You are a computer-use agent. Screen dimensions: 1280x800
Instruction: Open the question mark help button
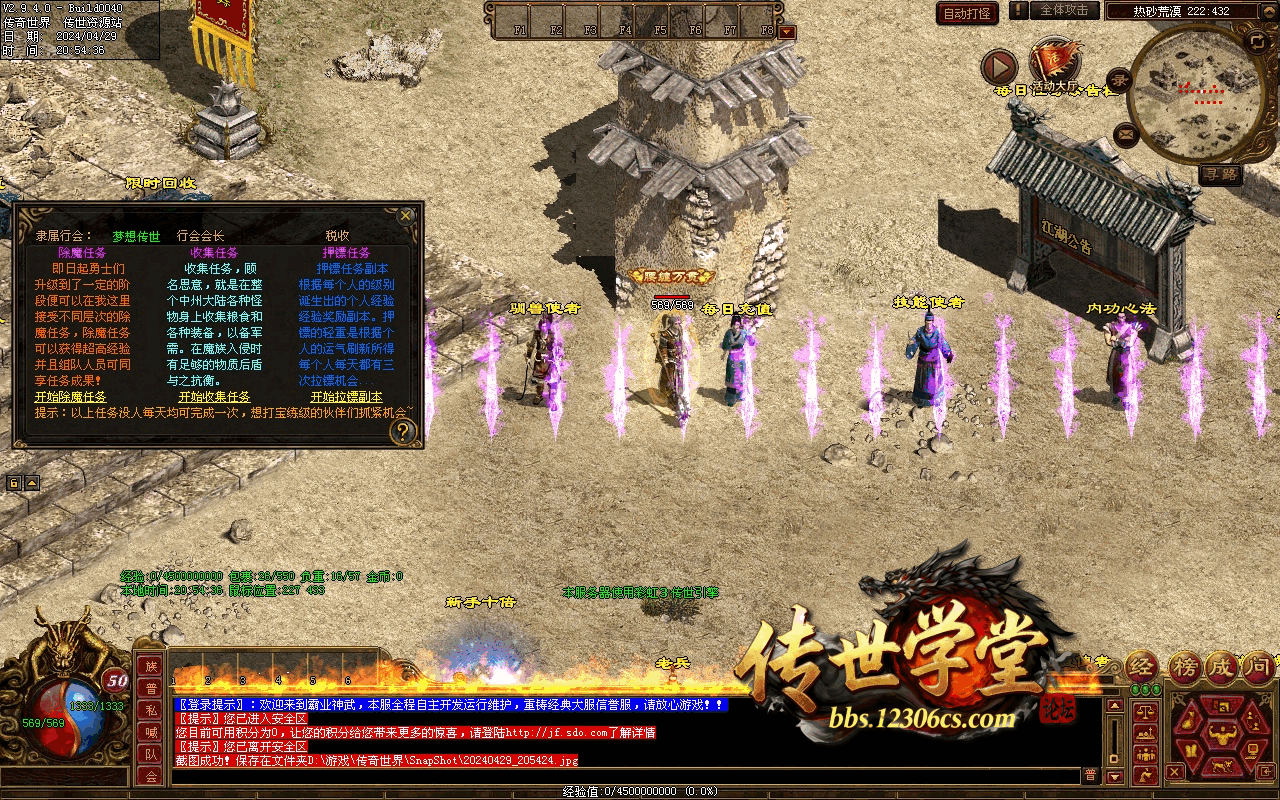(x=403, y=431)
